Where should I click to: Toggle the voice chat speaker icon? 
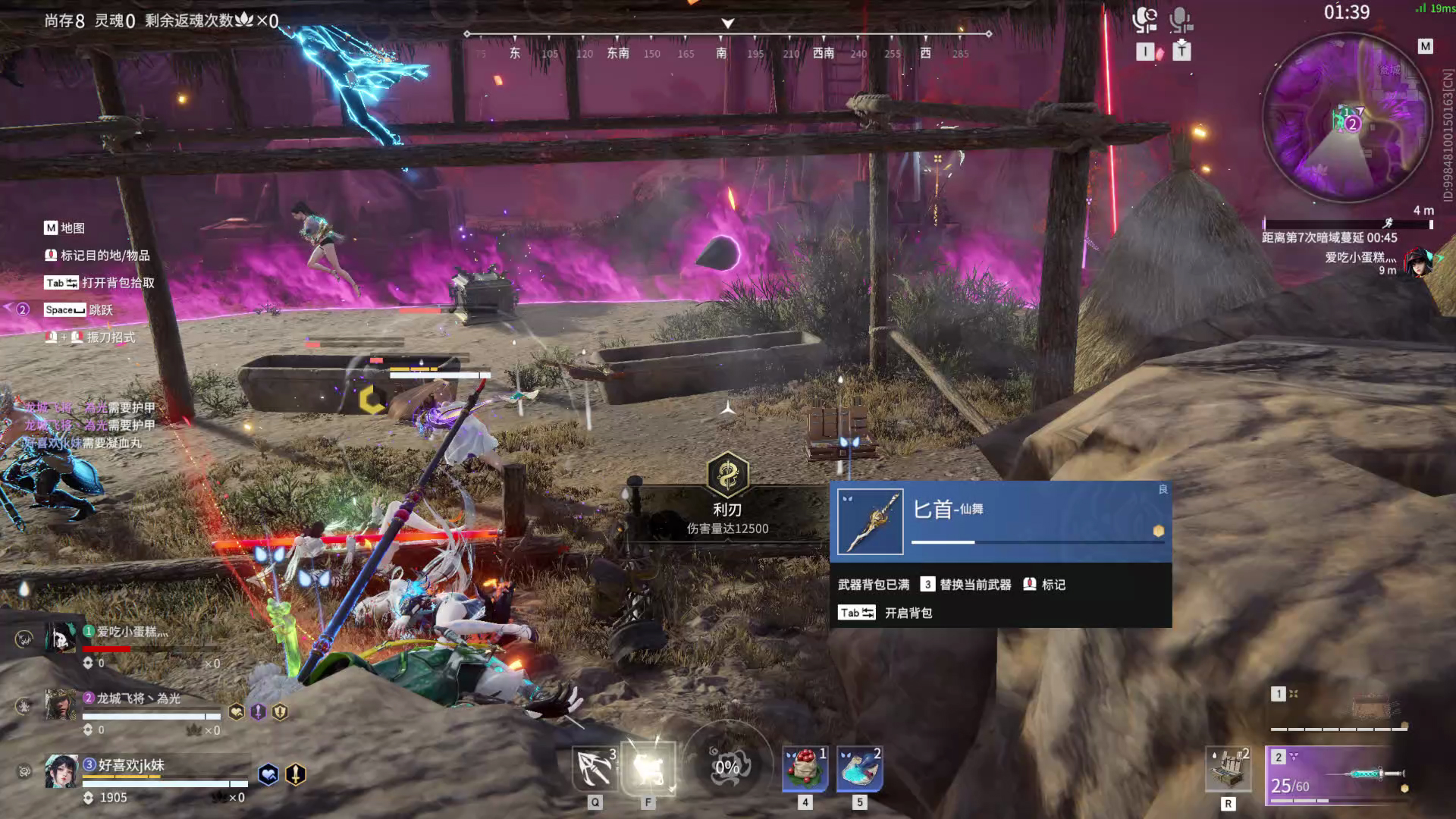(1144, 20)
